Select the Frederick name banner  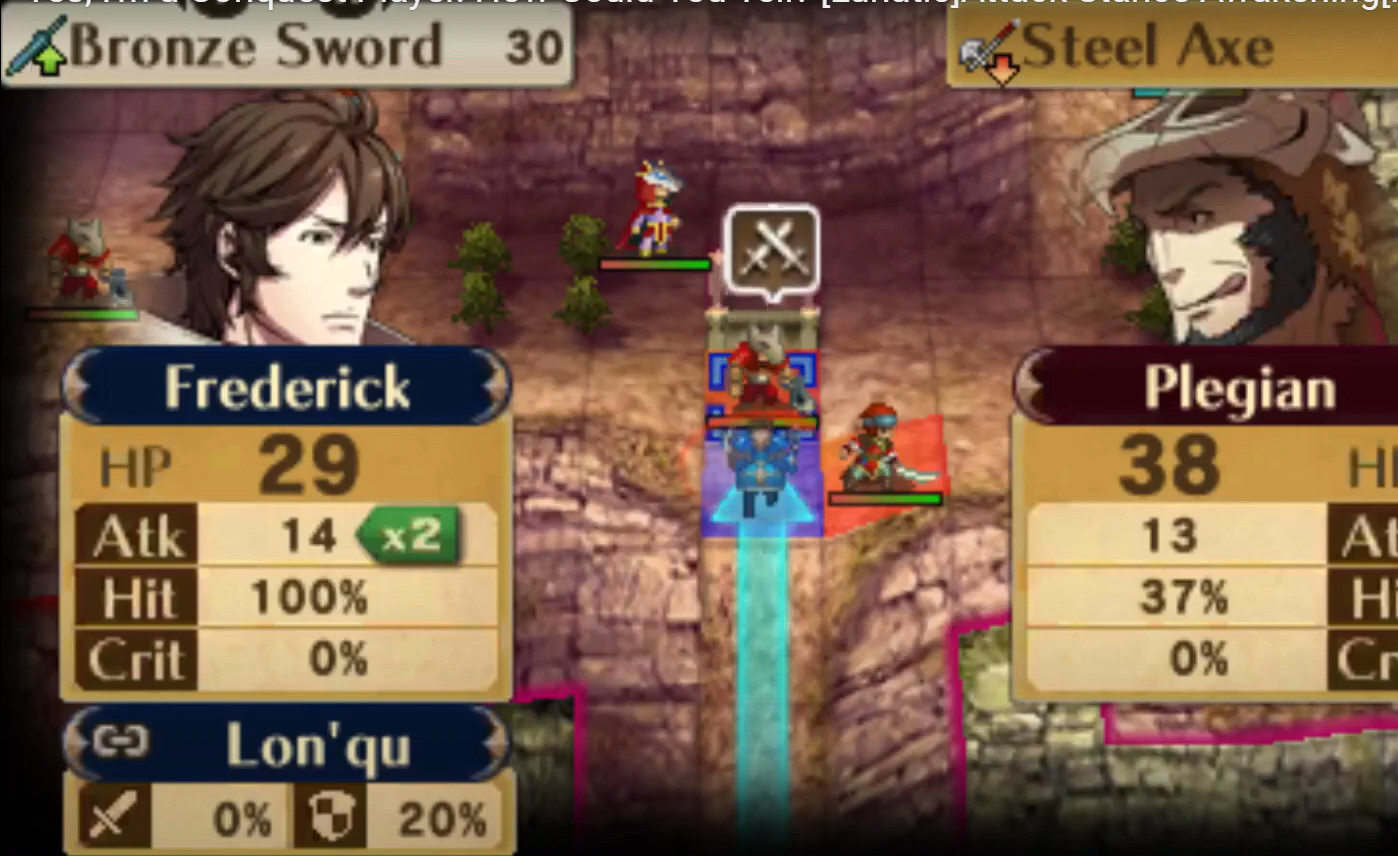point(287,385)
